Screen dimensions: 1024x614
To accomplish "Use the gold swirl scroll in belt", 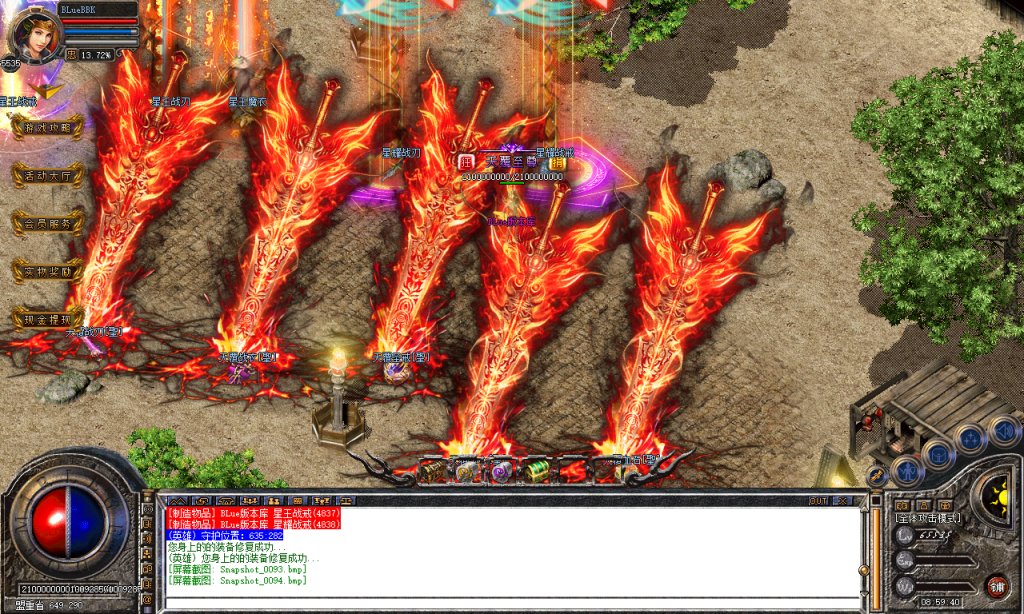I will coord(467,470).
